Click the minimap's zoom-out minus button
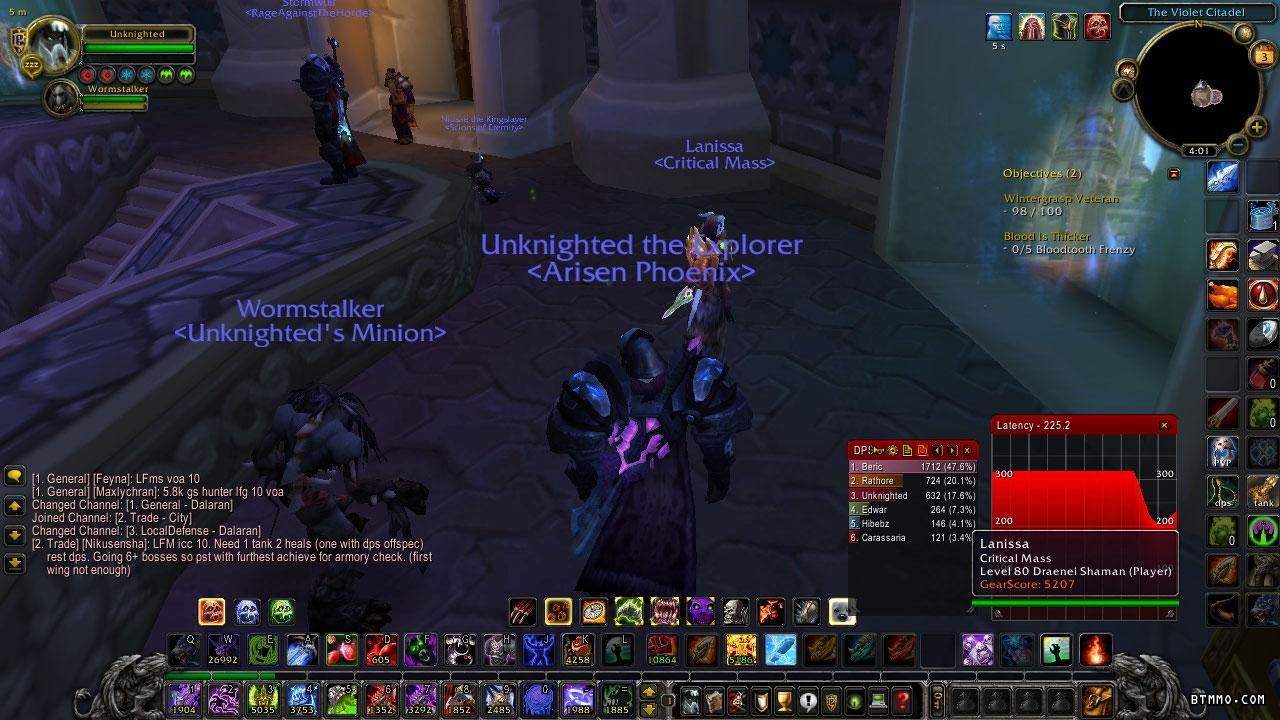Screen dimensions: 1280x720 (1238, 146)
